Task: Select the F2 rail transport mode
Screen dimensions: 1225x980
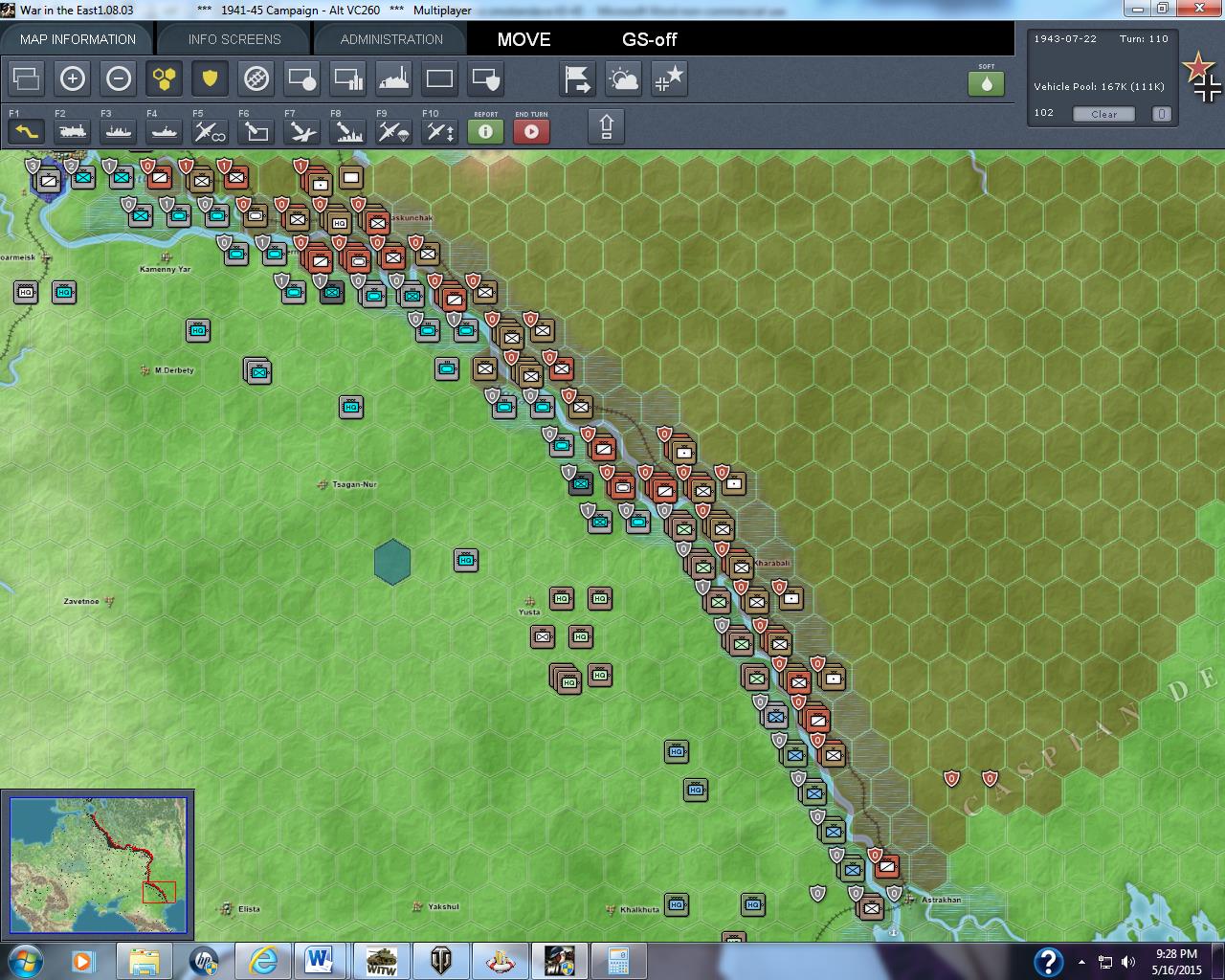Action: point(72,131)
